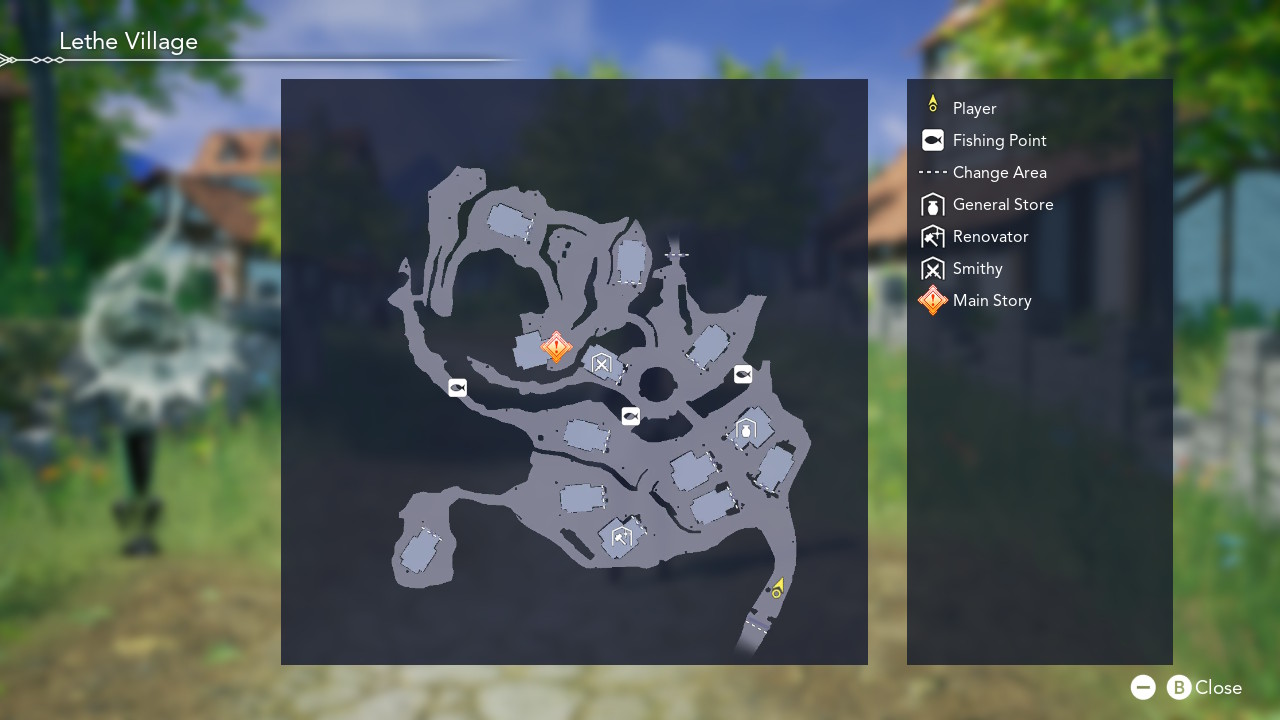This screenshot has height=720, width=1280.
Task: Click the Smithy crossed-hammers icon on the map
Action: 602,365
